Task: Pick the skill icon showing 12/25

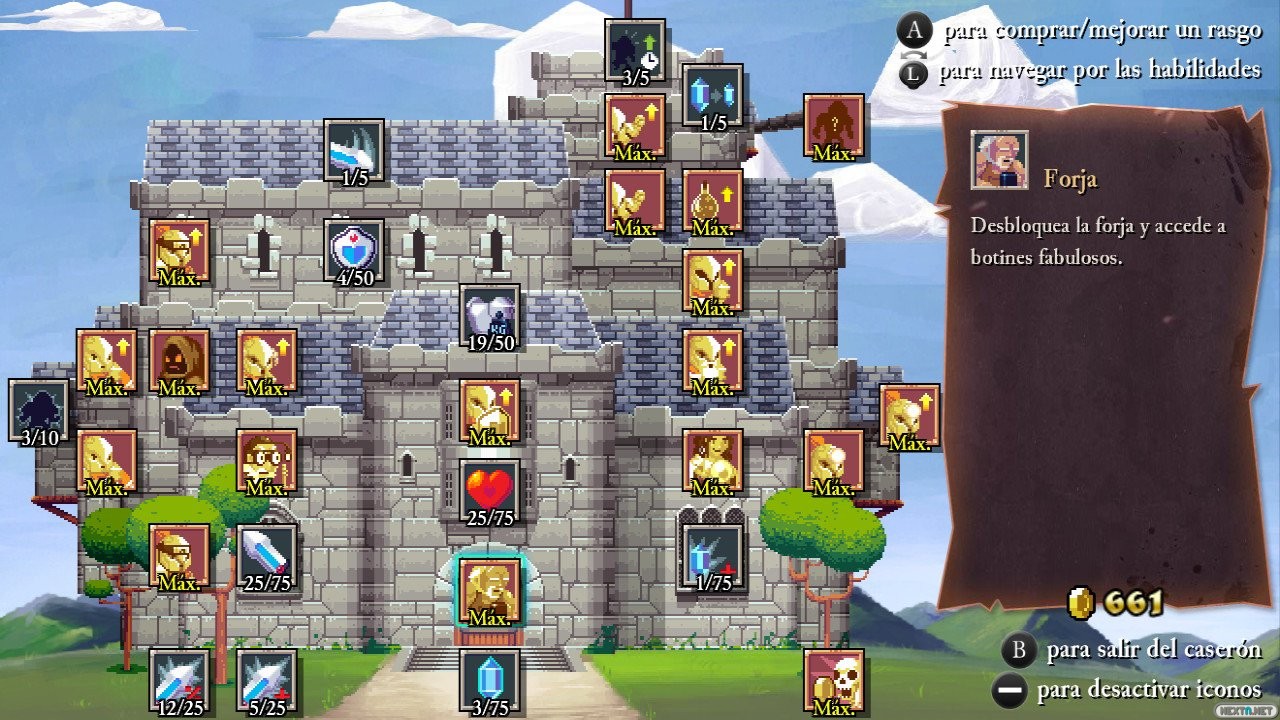Action: click(x=179, y=680)
